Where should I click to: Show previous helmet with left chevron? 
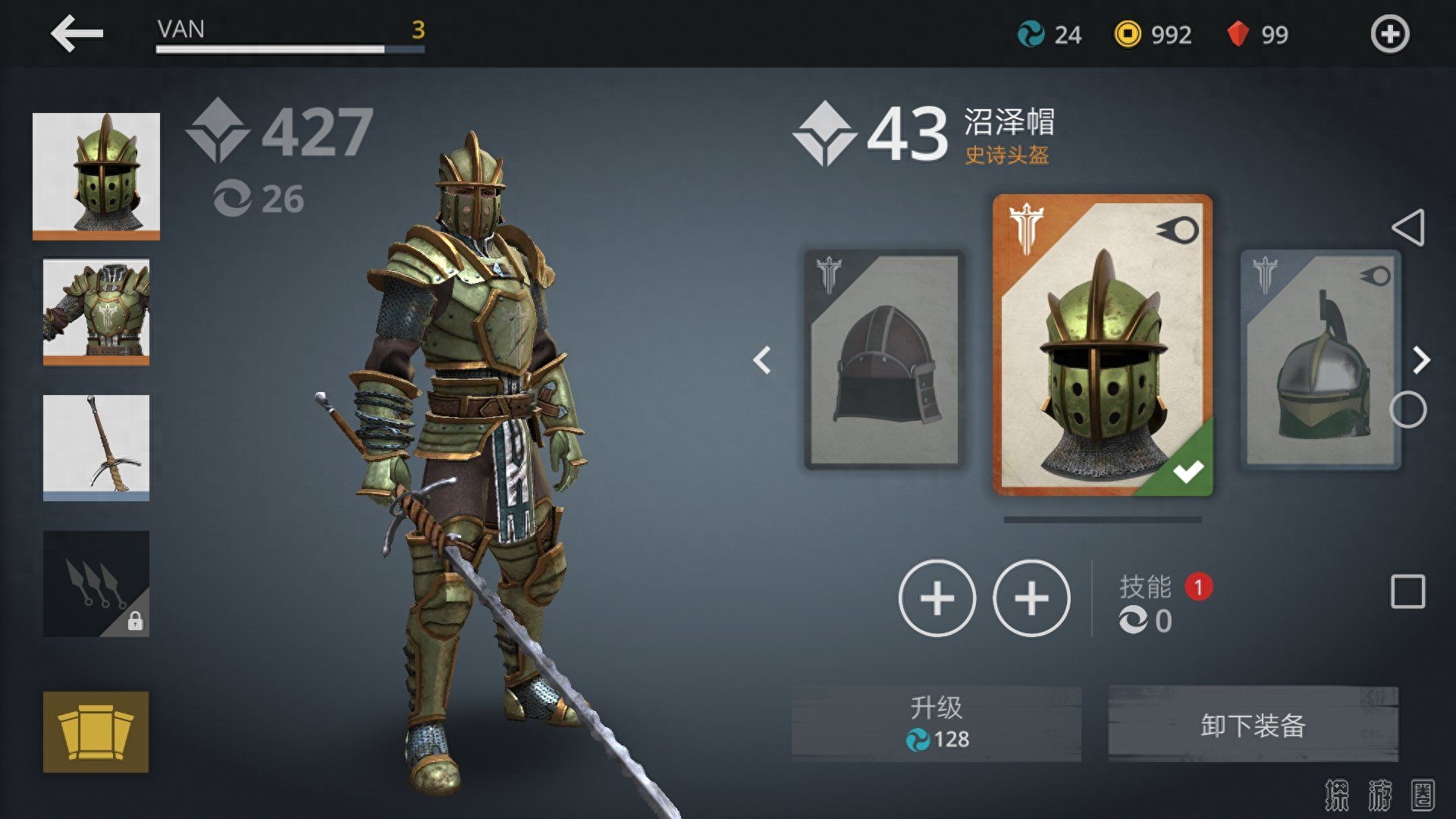click(762, 360)
